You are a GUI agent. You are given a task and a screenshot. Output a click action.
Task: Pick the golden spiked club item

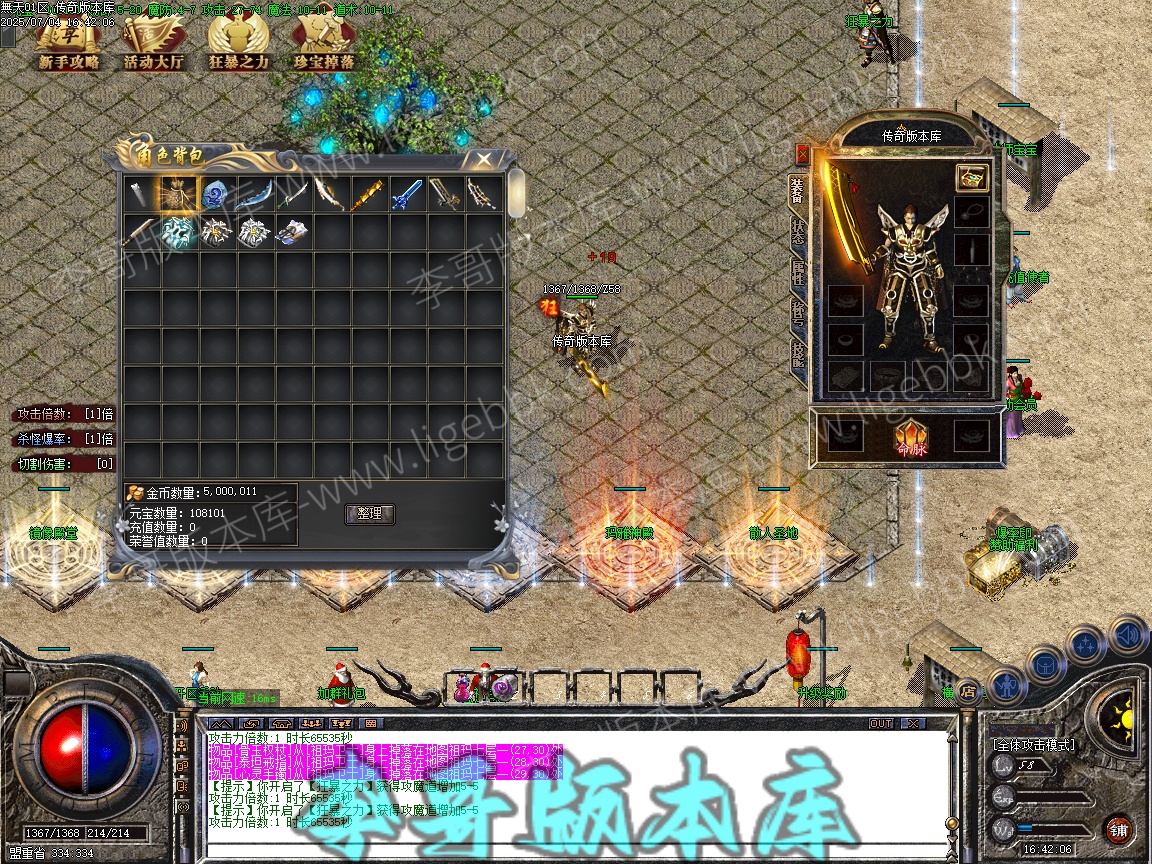pos(369,194)
